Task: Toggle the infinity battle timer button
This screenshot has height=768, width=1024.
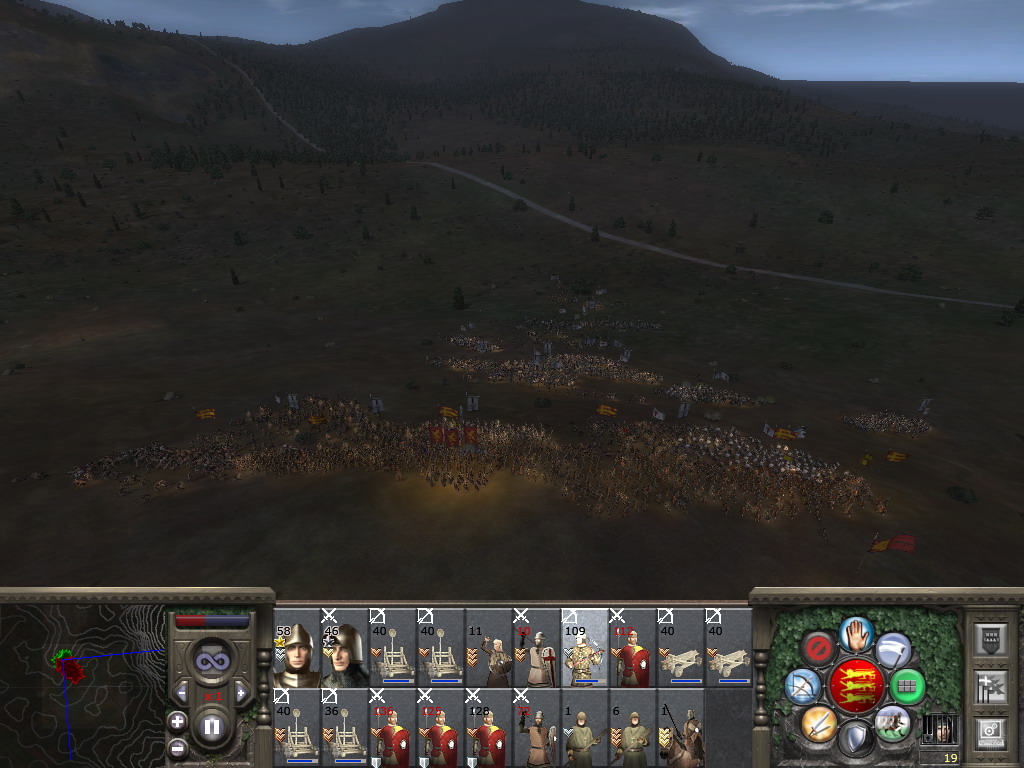Action: click(211, 661)
